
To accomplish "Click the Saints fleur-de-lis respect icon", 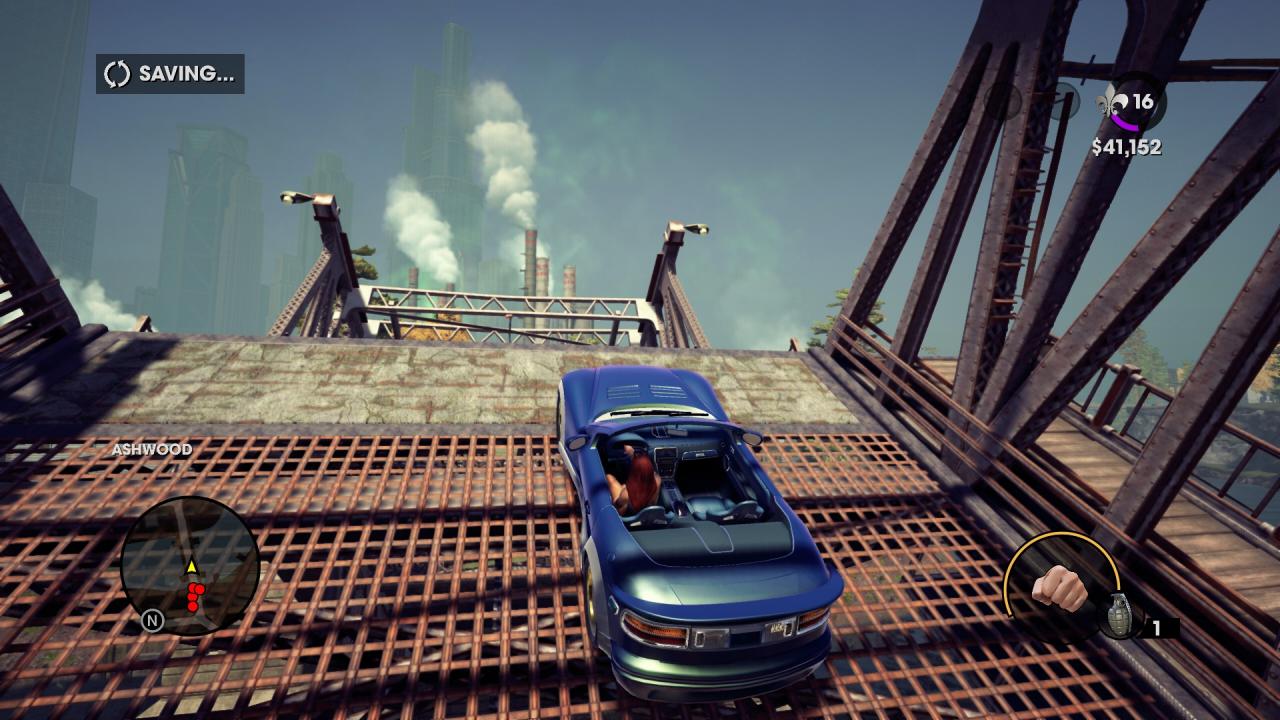I will 1111,102.
